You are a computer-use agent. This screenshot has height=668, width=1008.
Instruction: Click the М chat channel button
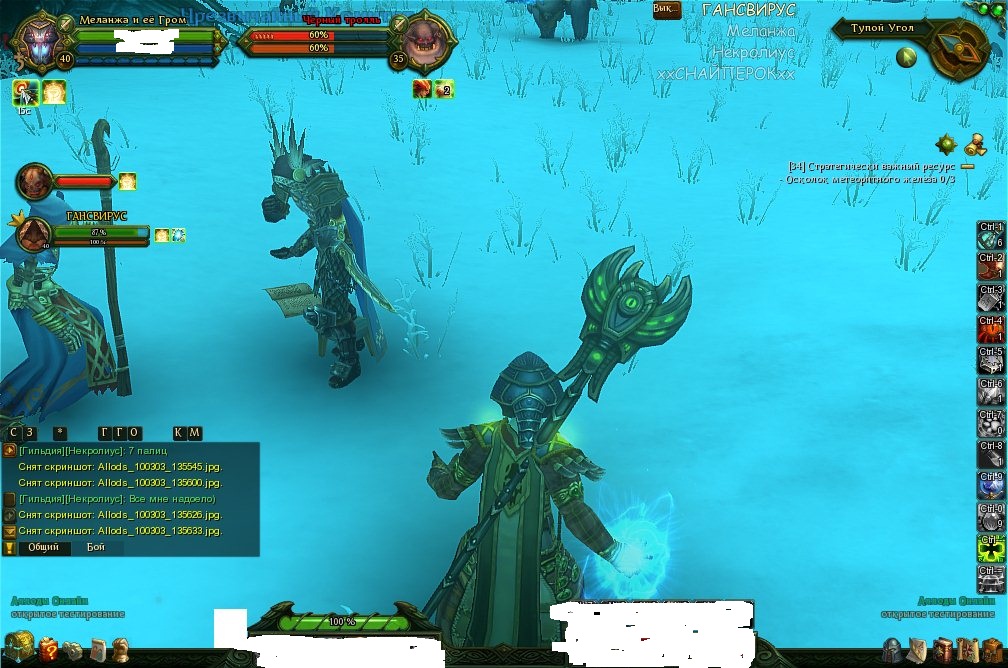pyautogui.click(x=195, y=433)
